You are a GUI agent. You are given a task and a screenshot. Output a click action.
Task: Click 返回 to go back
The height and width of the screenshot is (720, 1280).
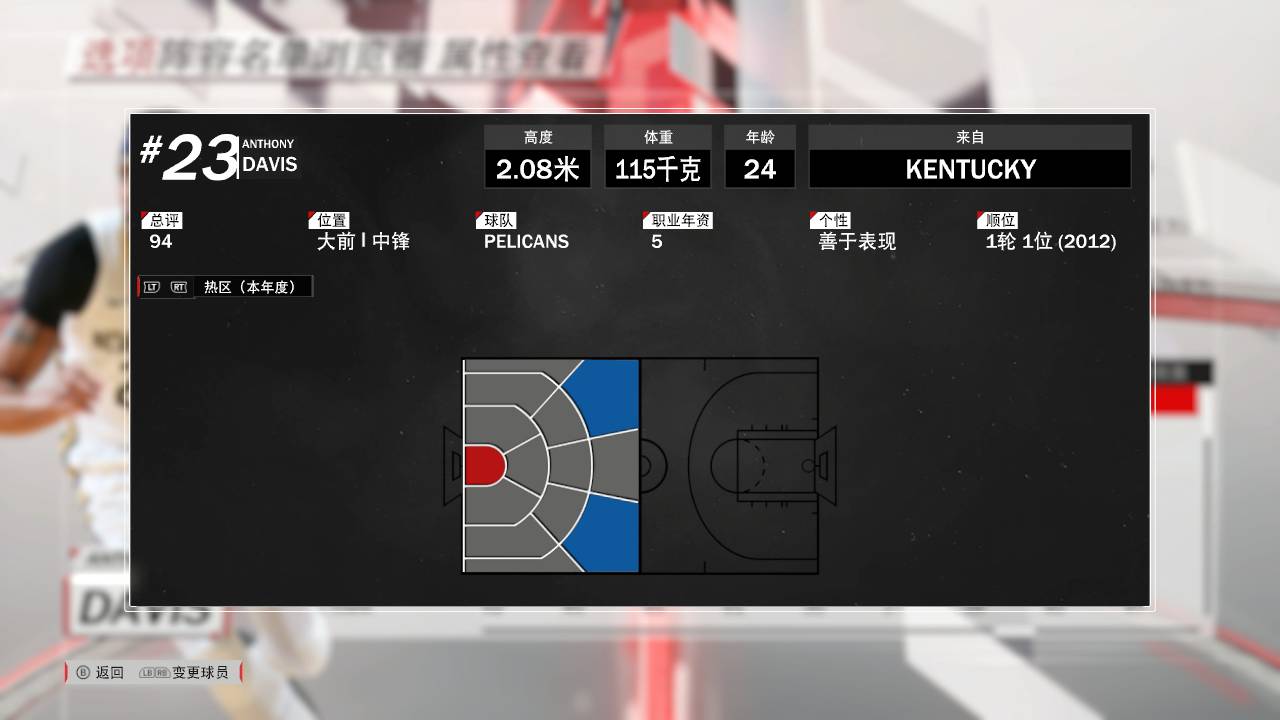(x=112, y=672)
